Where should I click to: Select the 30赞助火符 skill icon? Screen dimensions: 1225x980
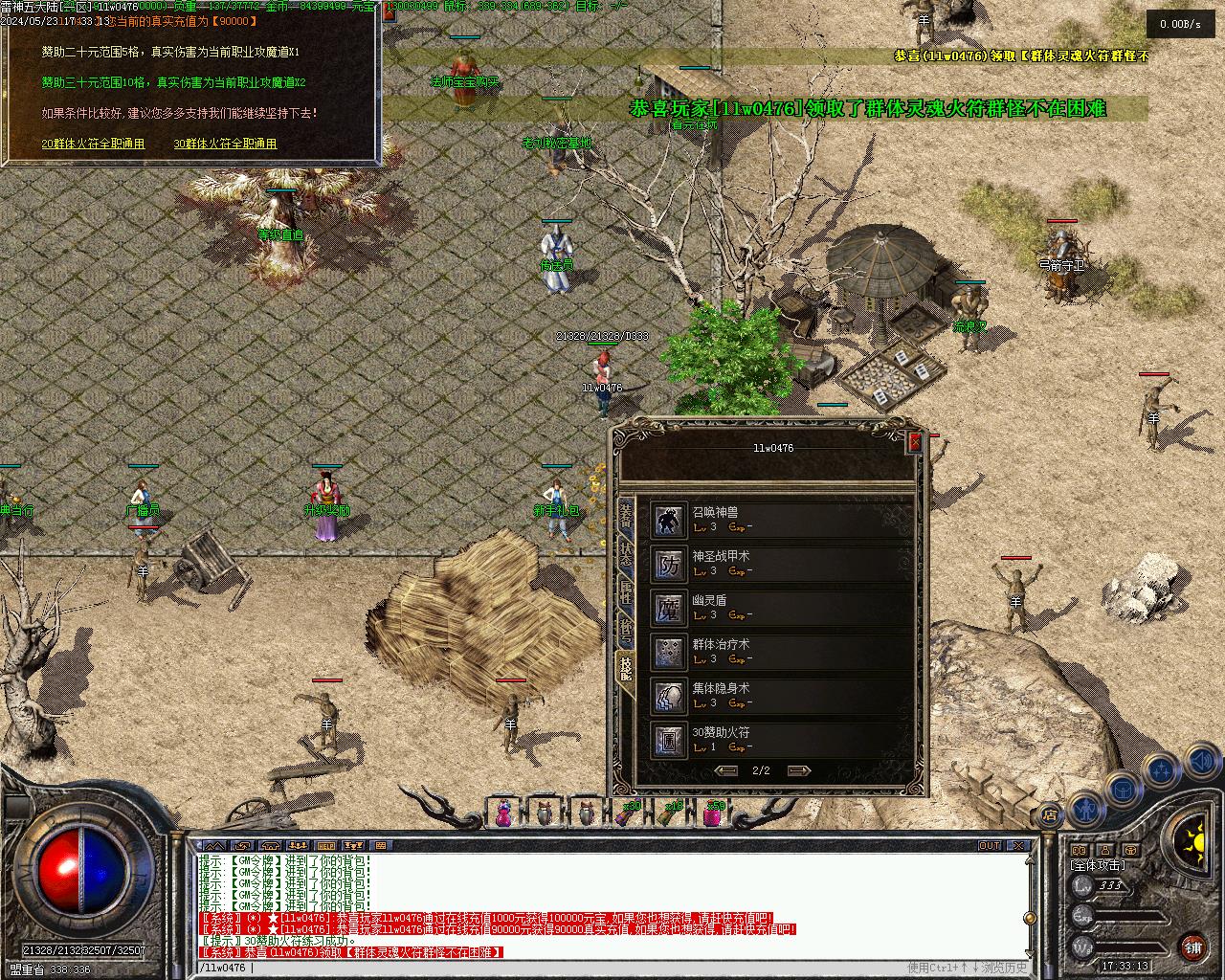pos(670,740)
